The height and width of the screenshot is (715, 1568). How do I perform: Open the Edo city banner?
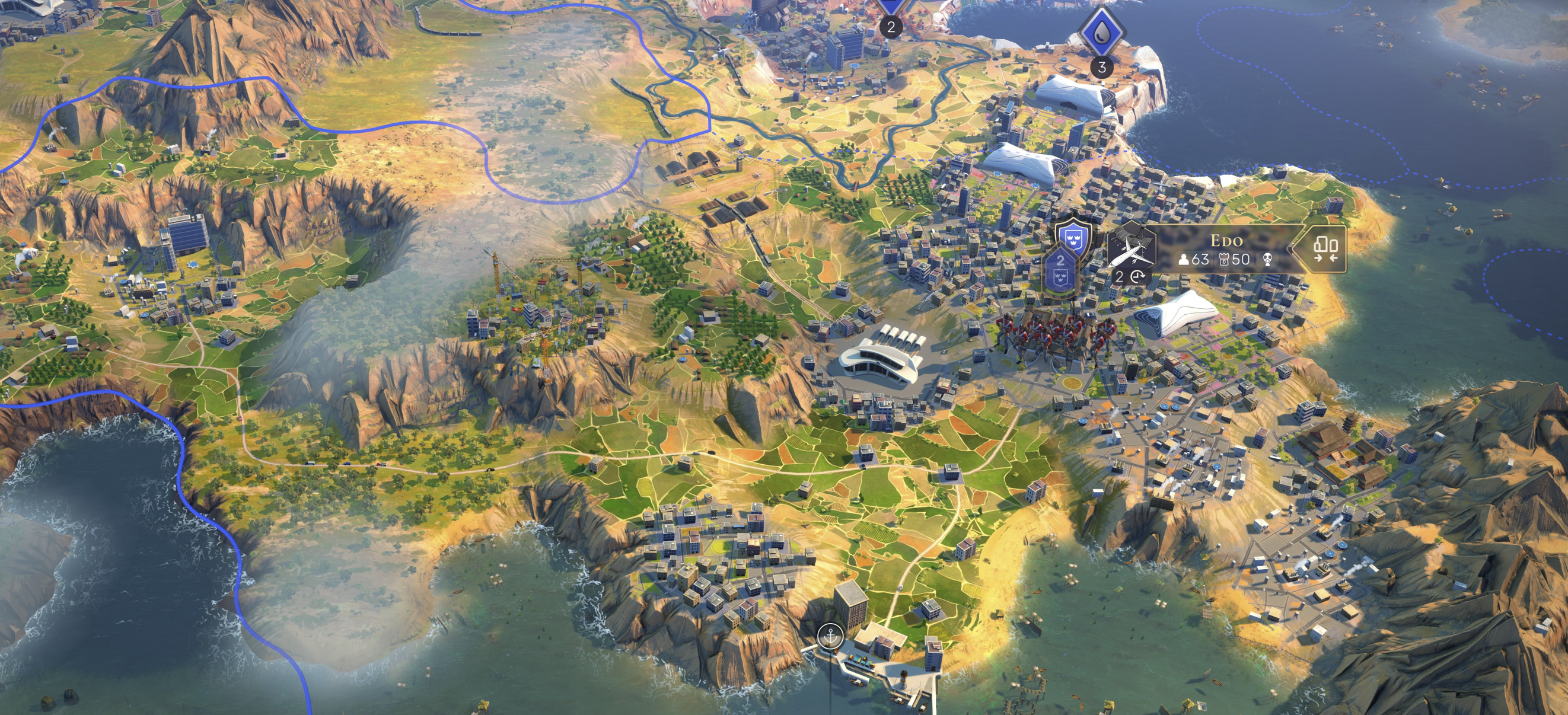[1225, 240]
